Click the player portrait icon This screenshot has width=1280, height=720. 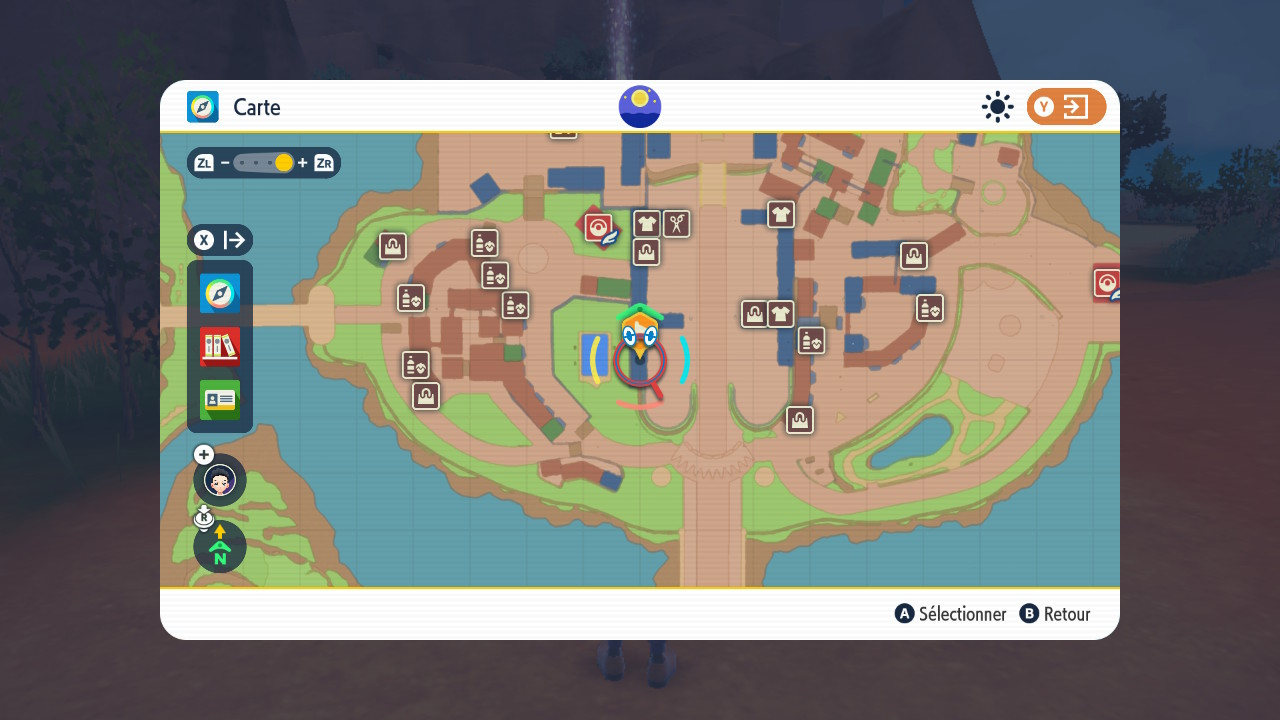(220, 480)
